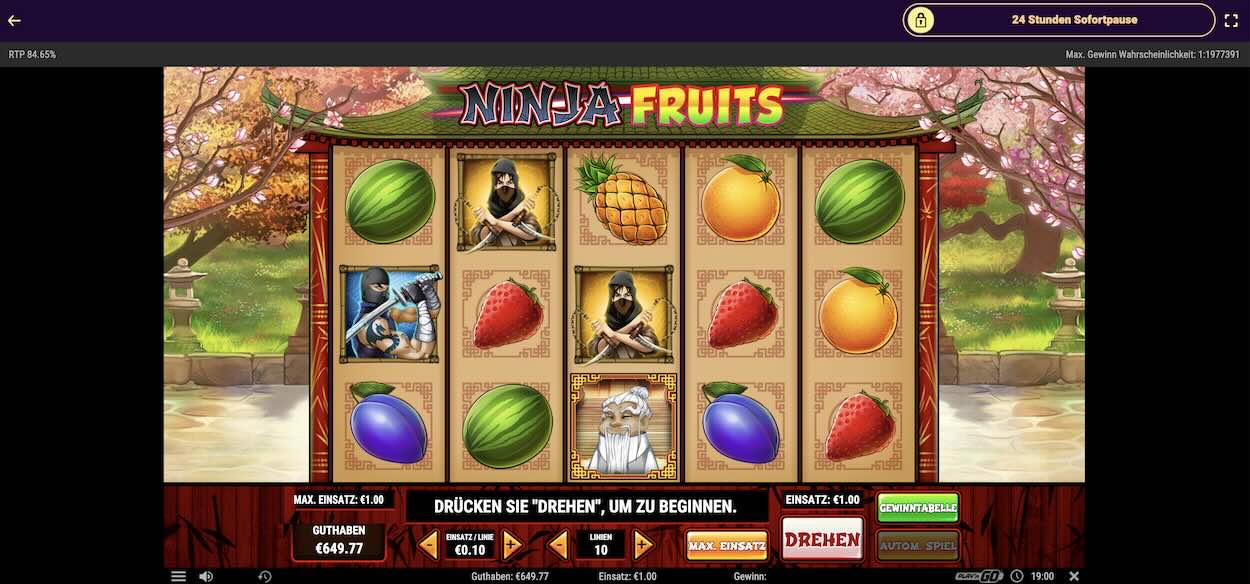1250x584 pixels.
Task: Spin the reels with the DREHEN button
Action: tap(822, 540)
